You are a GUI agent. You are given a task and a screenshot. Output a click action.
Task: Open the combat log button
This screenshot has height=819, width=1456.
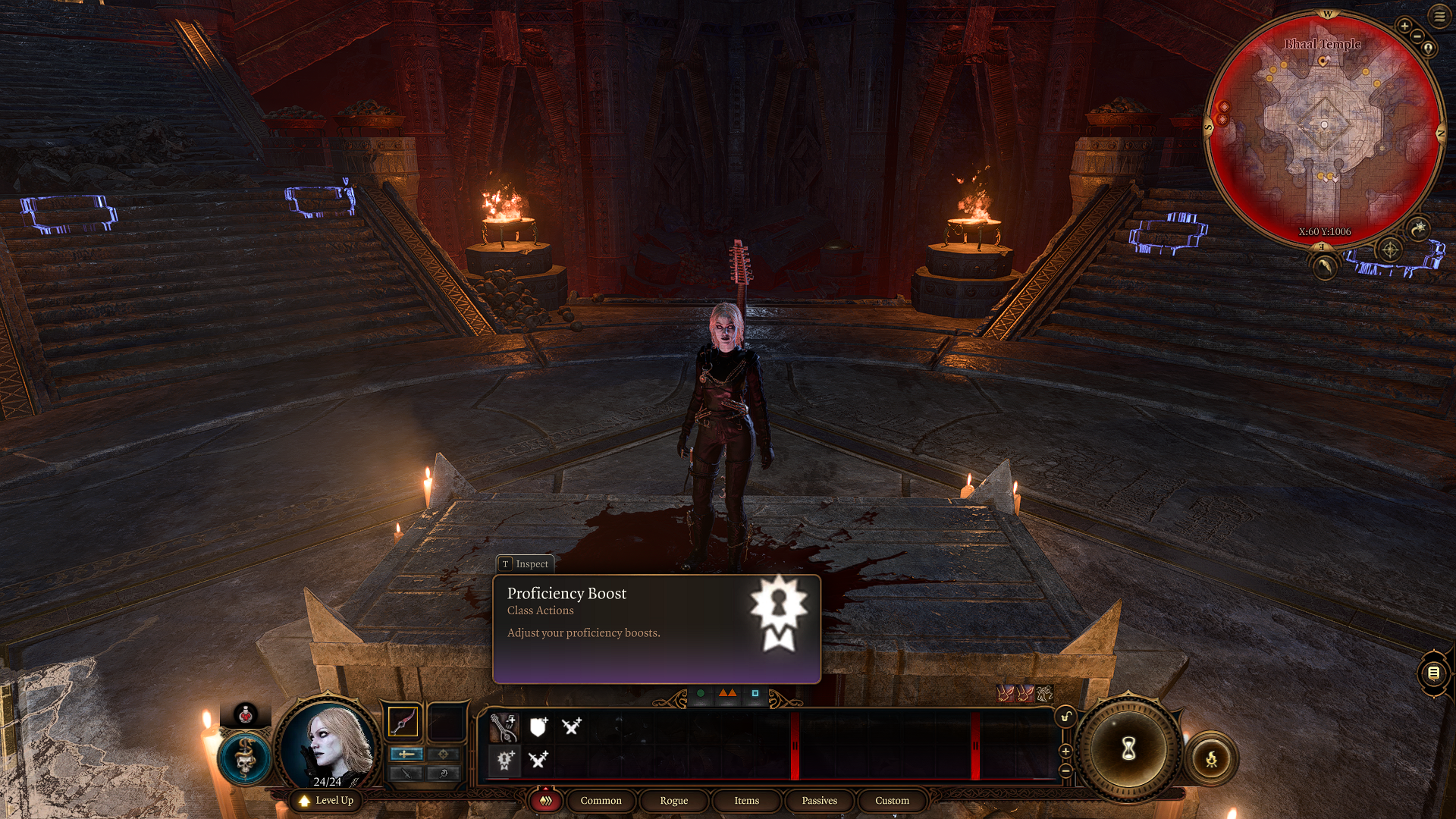coord(1433,673)
